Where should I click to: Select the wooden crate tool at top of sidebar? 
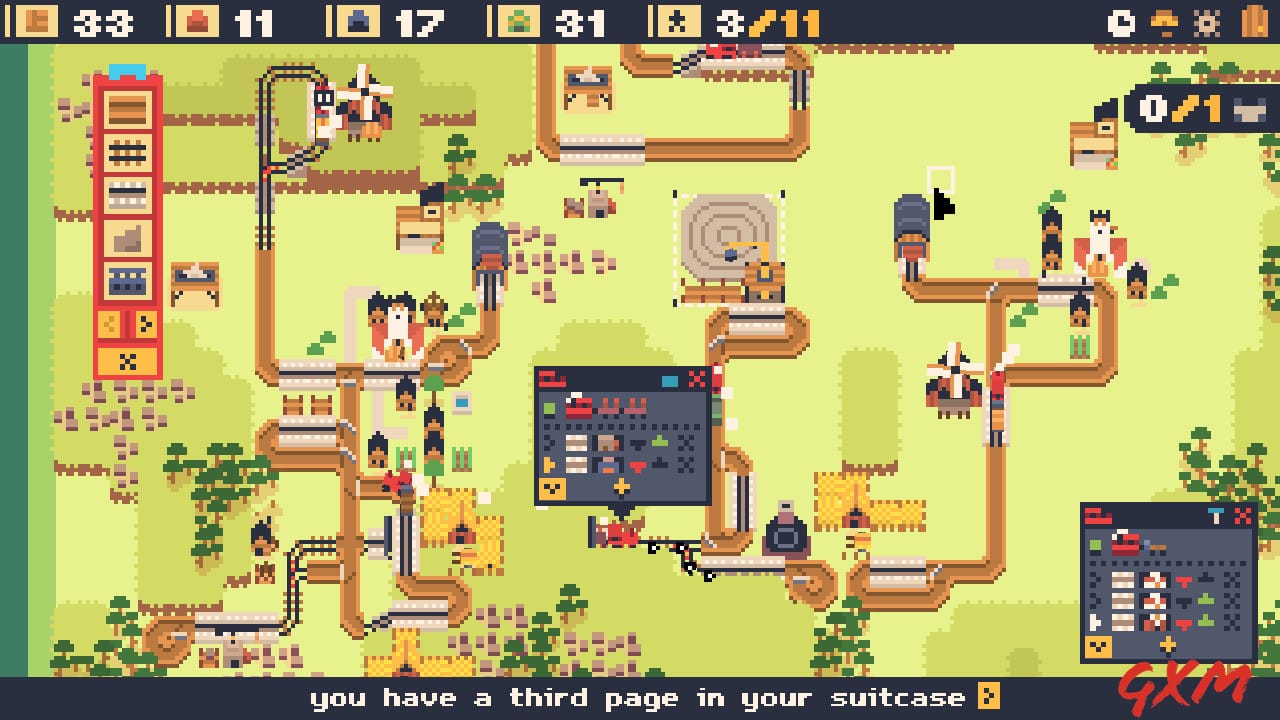pos(128,110)
